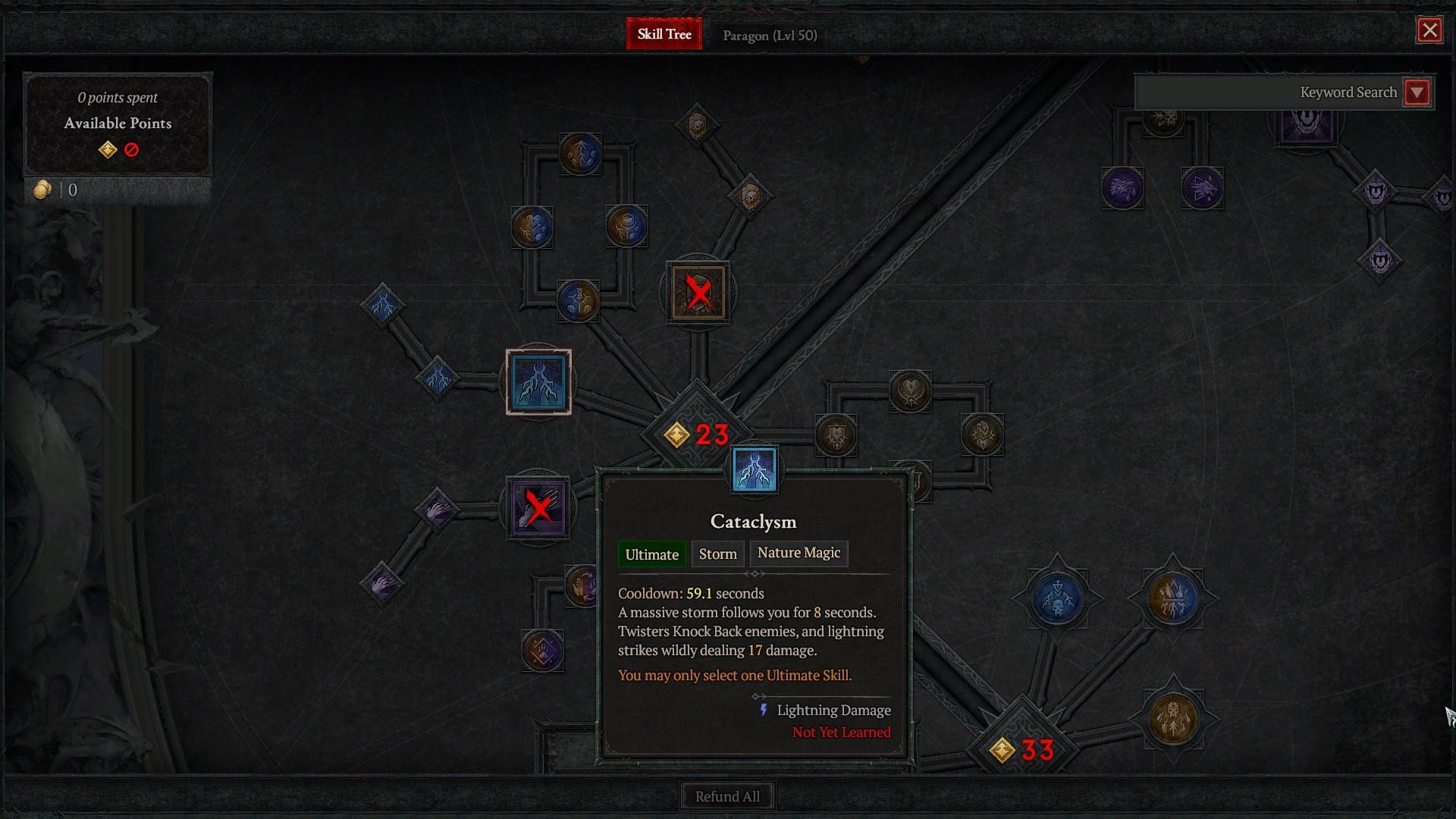Click the Keyword Search field

pos(1268,93)
